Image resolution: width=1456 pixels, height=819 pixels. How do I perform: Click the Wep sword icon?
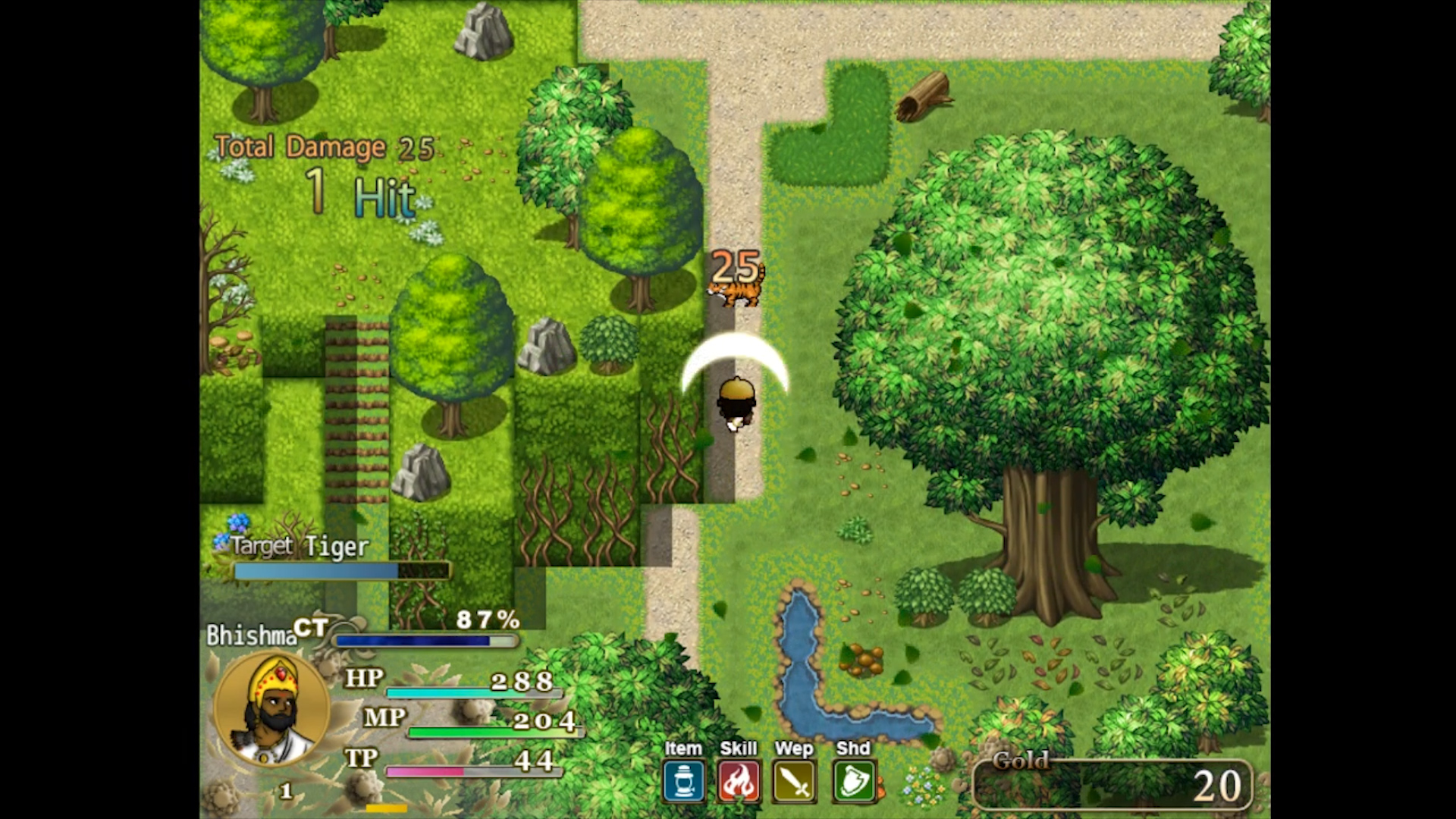tap(795, 780)
